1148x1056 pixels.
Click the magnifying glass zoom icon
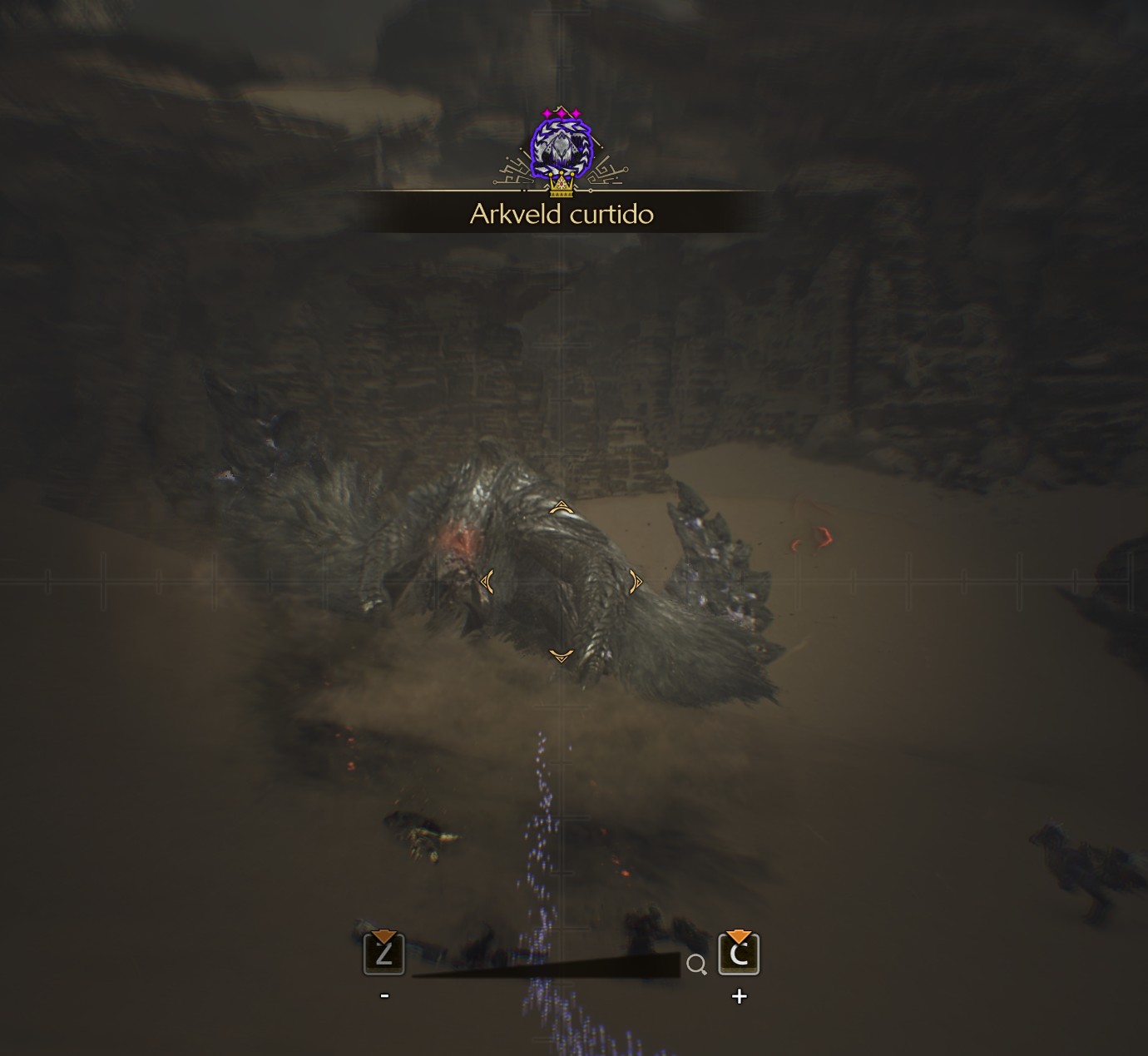[x=696, y=964]
